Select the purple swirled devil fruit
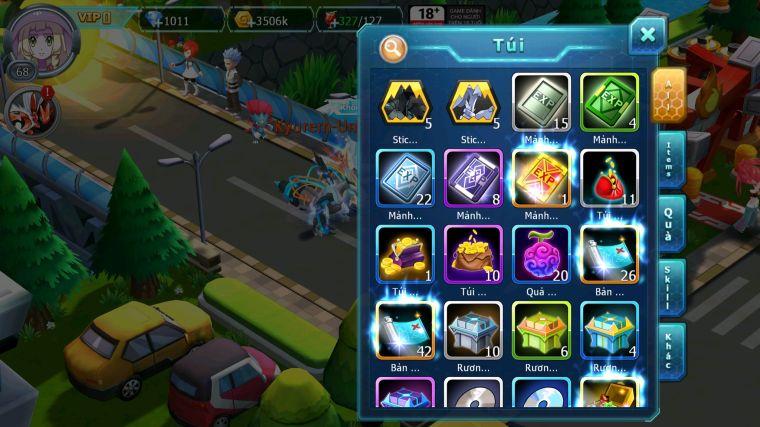 (541, 254)
